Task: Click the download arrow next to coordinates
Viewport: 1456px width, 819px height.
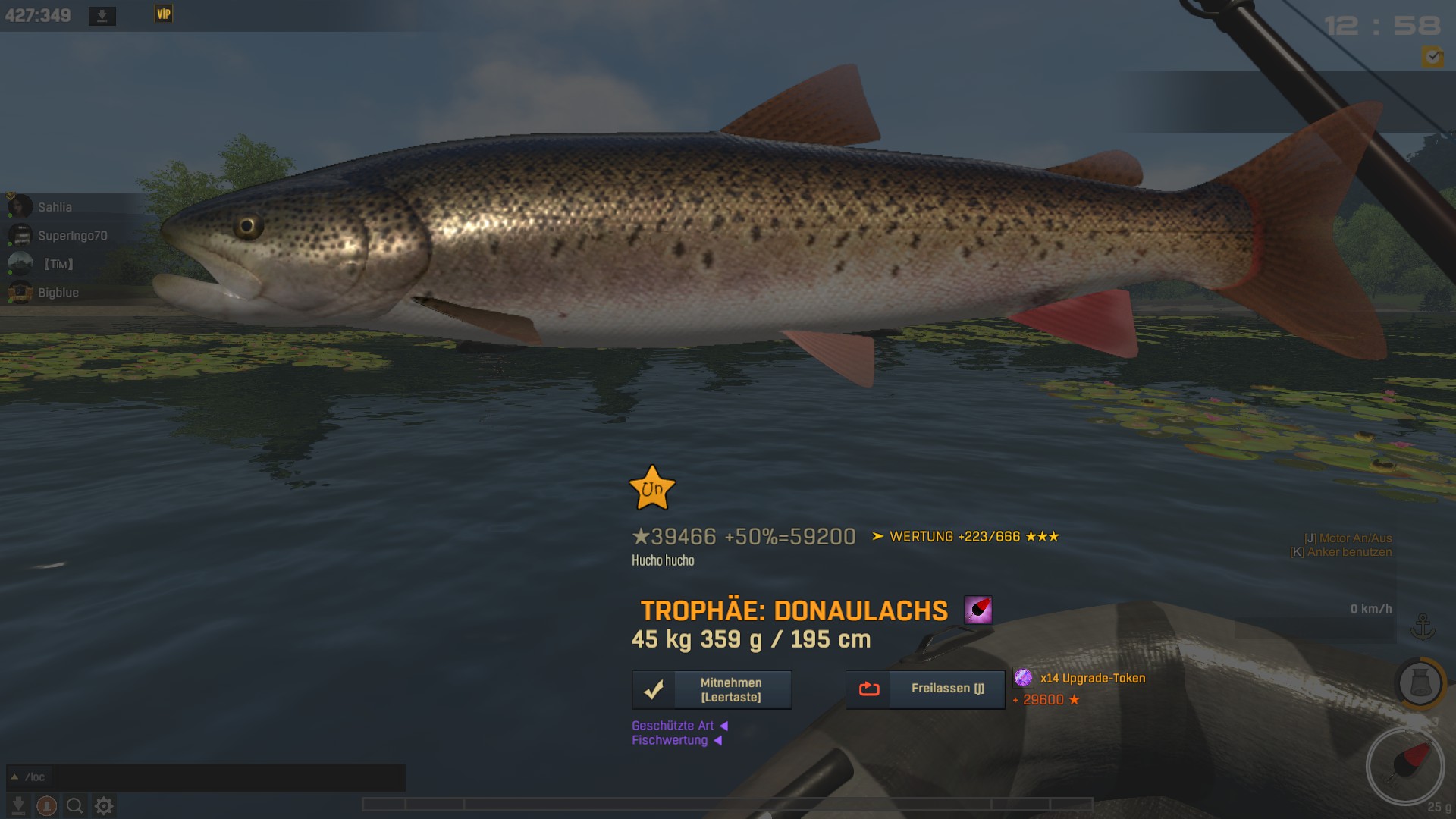Action: tap(102, 16)
